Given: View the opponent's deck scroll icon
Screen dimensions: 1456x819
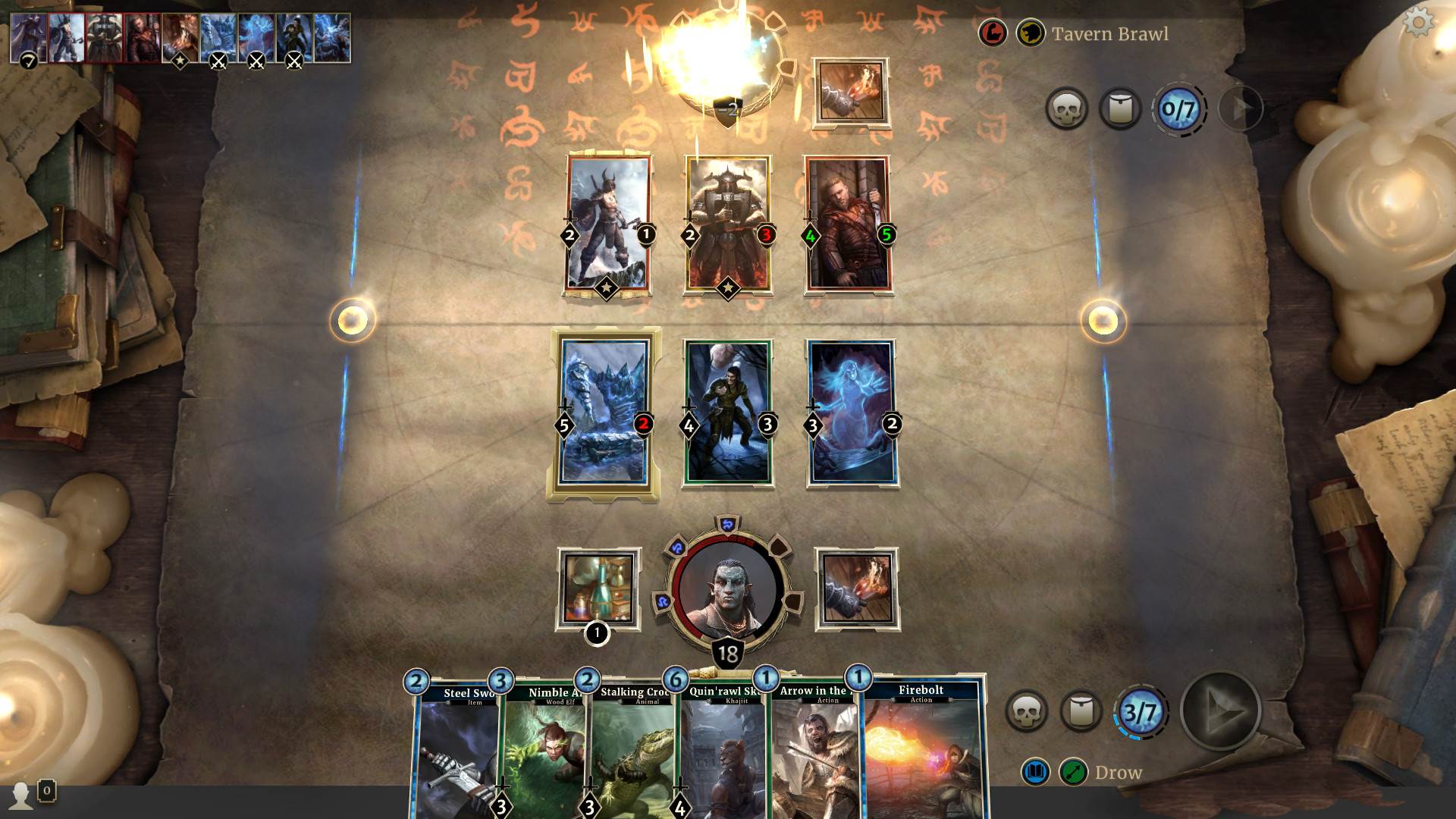Looking at the screenshot, I should tap(1120, 109).
